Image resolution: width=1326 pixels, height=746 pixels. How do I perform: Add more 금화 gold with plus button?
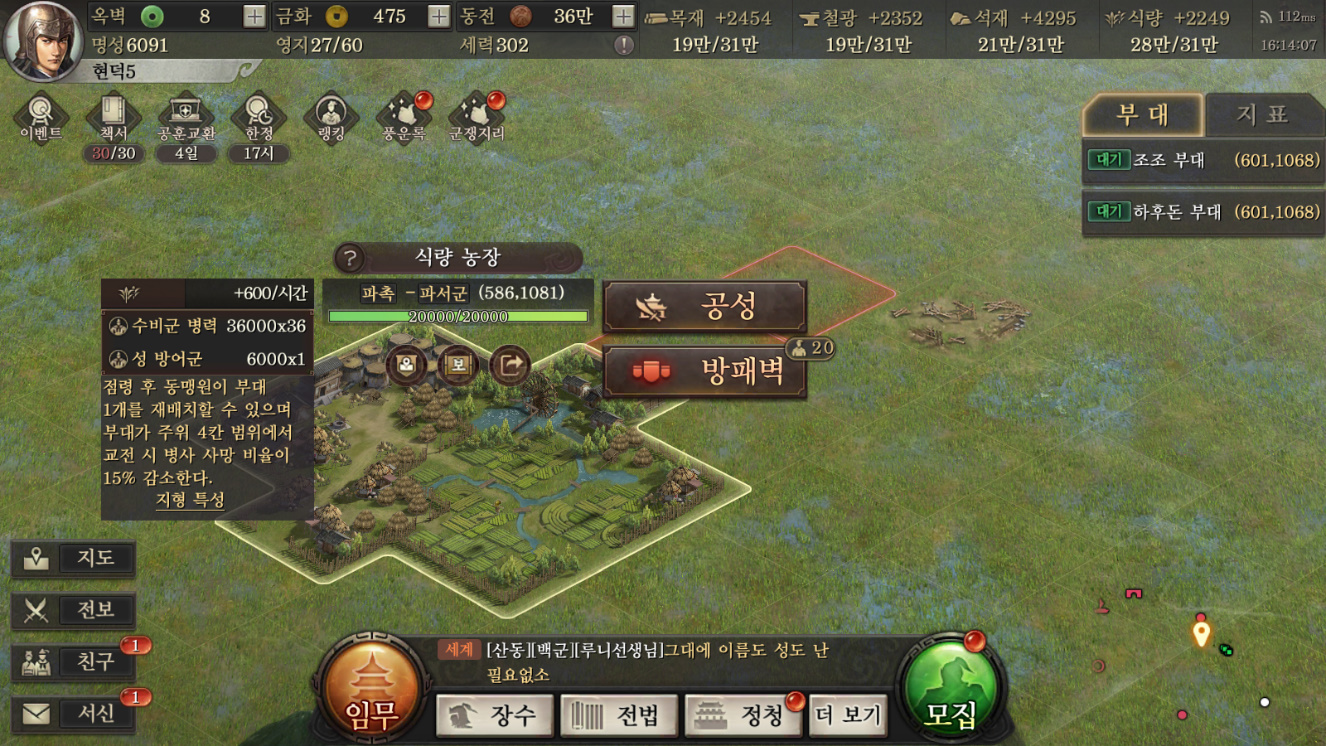point(438,16)
